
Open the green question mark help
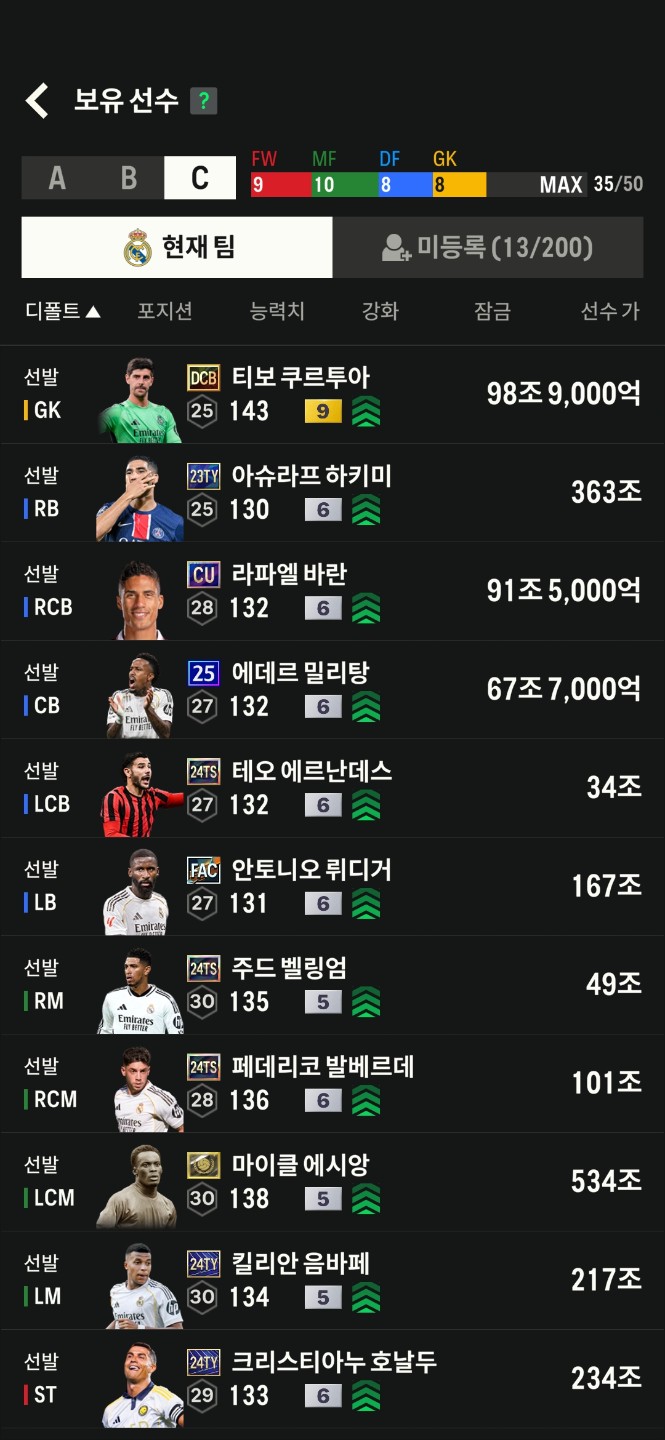(204, 101)
